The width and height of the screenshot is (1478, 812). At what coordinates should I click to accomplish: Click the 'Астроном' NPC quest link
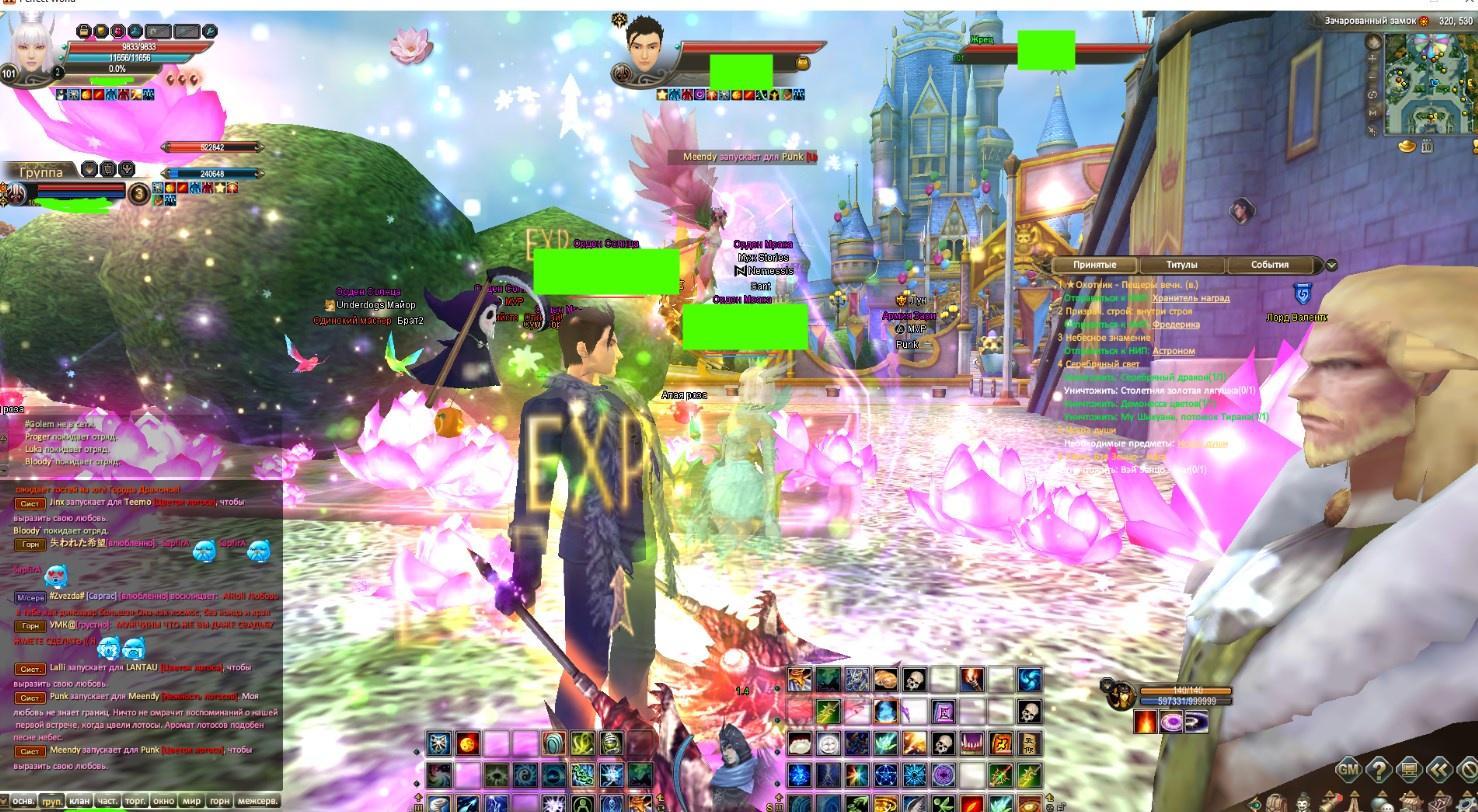click(1172, 351)
